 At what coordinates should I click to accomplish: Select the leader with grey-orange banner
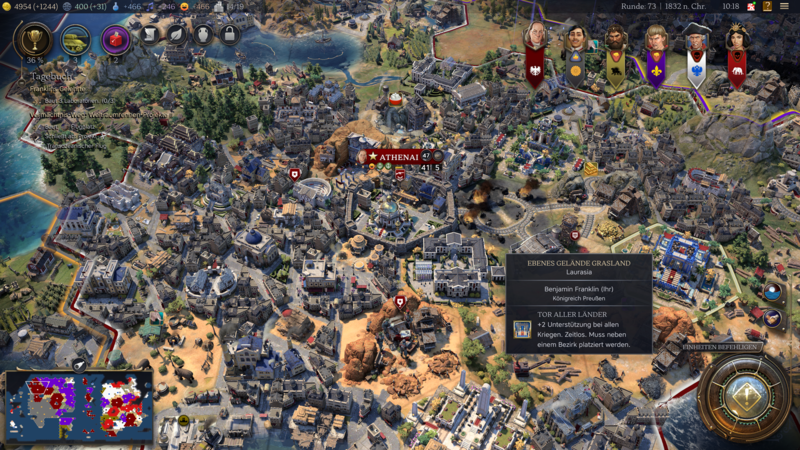[575, 42]
